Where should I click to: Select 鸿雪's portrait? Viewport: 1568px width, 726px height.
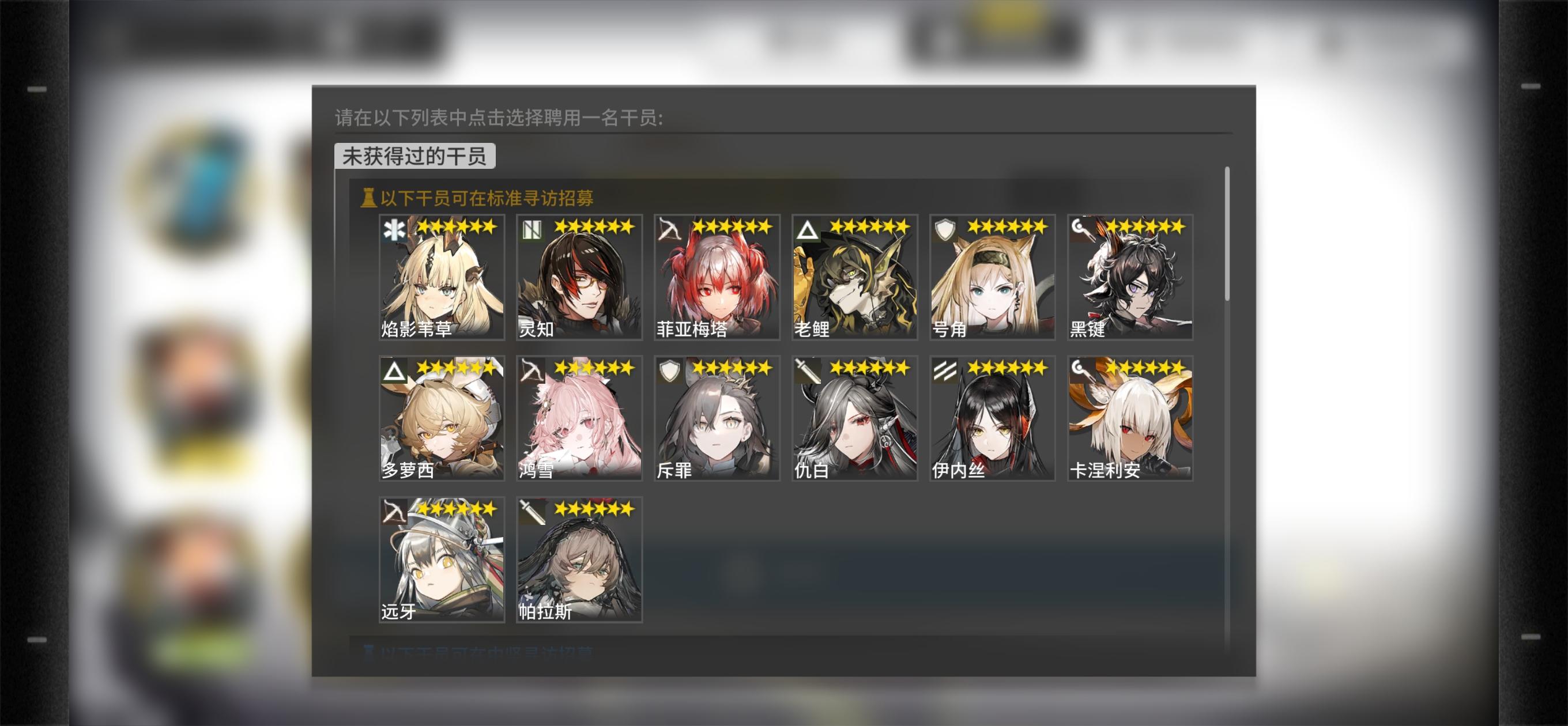(578, 420)
